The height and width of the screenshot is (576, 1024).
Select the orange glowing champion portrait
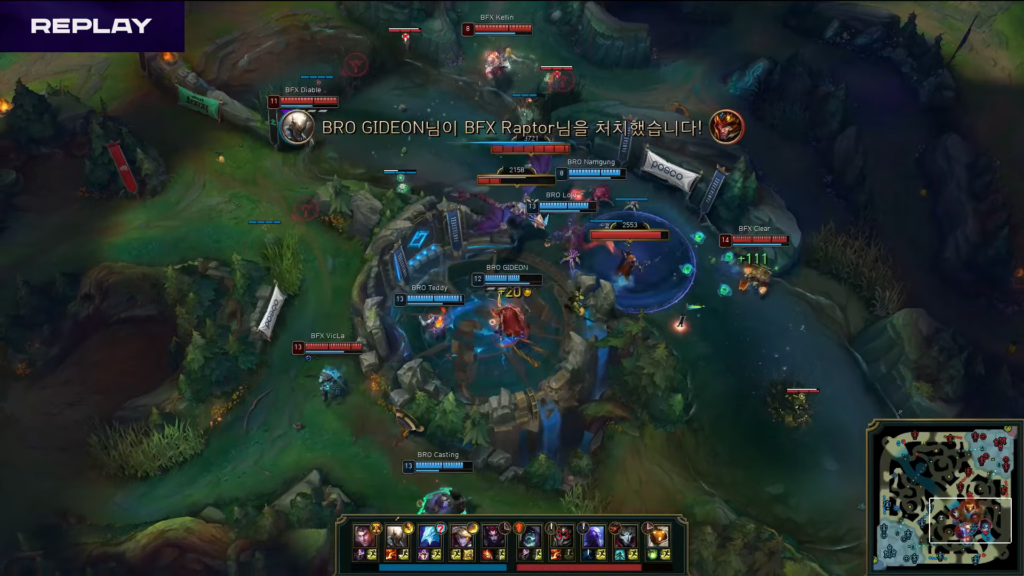pyautogui.click(x=657, y=536)
